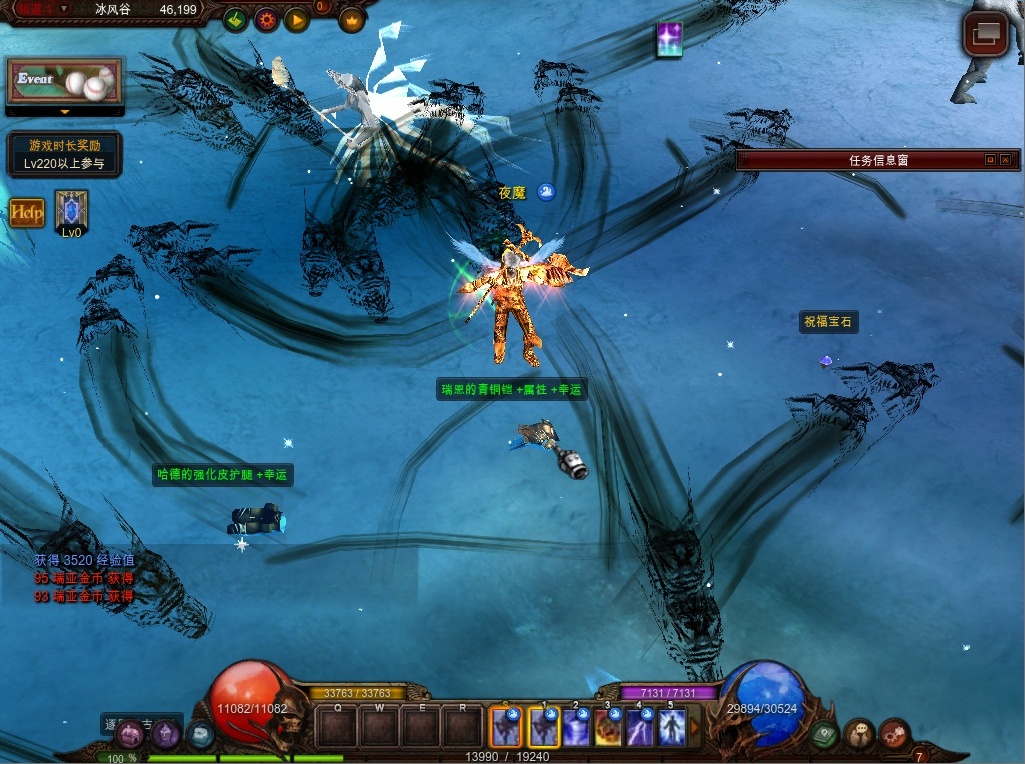Open the red gears system menu icon
Image resolution: width=1025 pixels, height=764 pixels.
(x=894, y=735)
